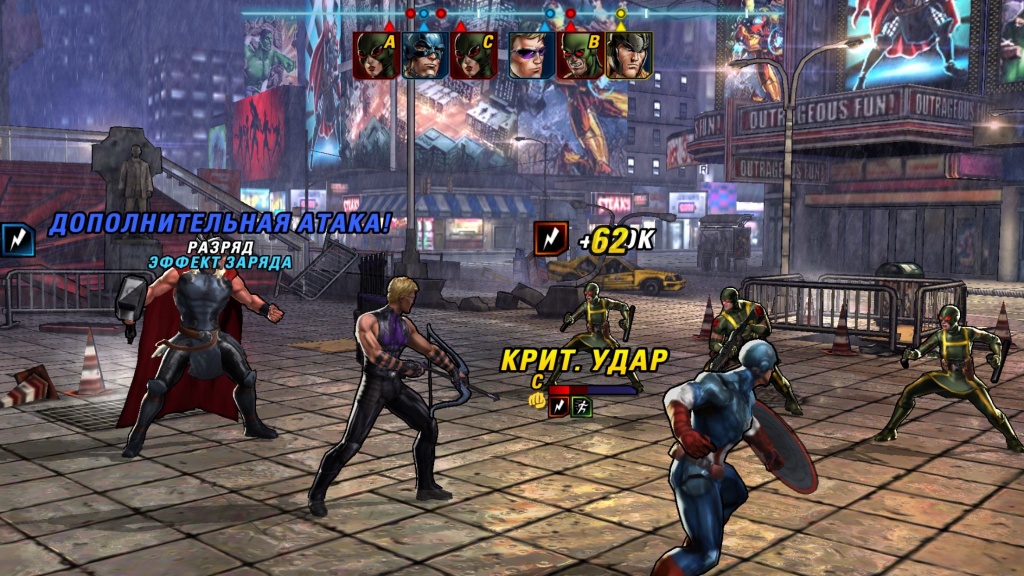This screenshot has height=576, width=1024.
Task: Click Hydra soldier B turn order portrait
Action: 580,55
